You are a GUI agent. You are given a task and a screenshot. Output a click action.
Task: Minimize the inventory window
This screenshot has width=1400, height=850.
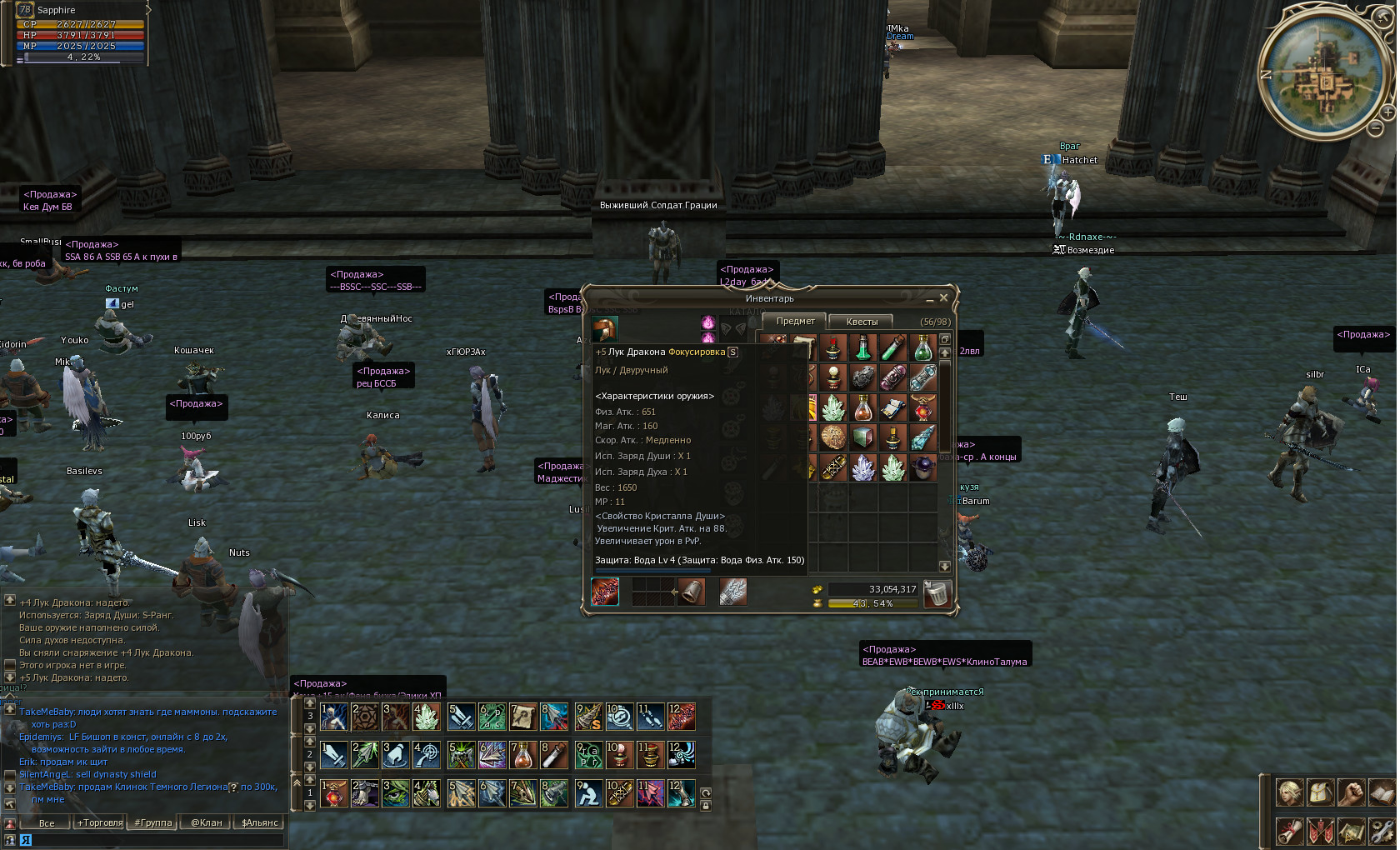coord(929,298)
